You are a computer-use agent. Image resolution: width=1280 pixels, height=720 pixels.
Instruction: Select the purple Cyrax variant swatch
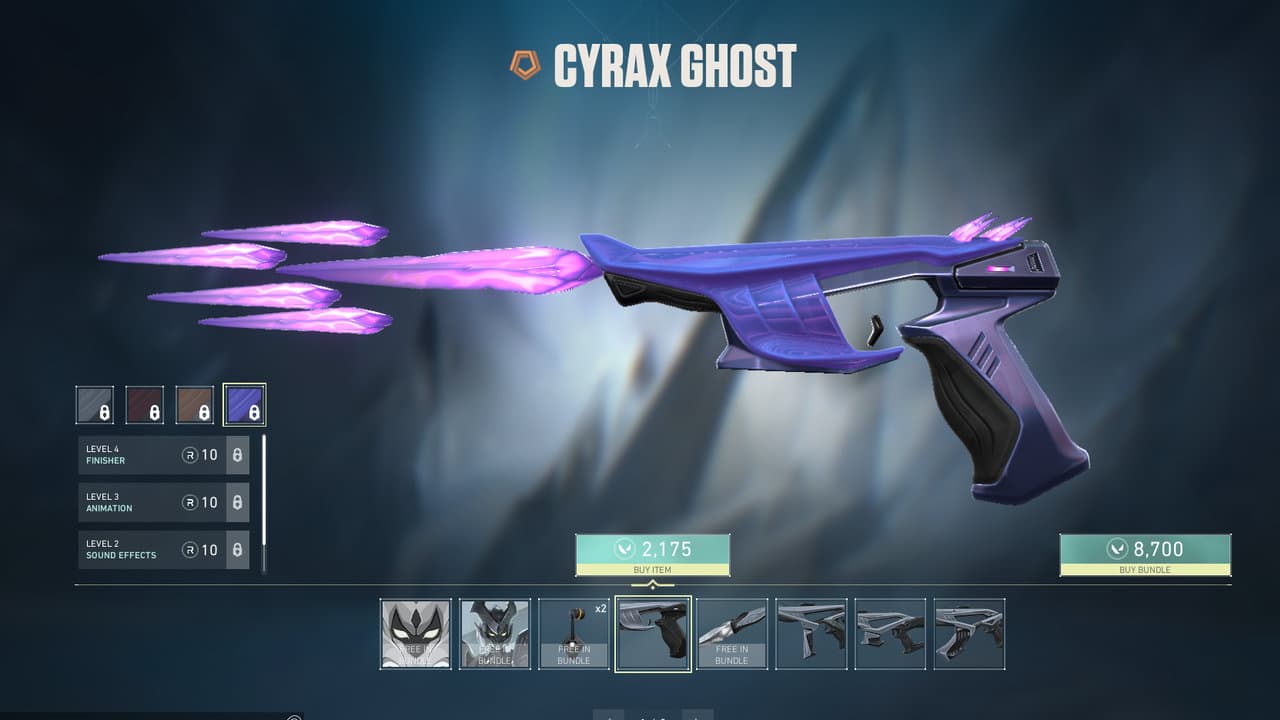pyautogui.click(x=246, y=403)
